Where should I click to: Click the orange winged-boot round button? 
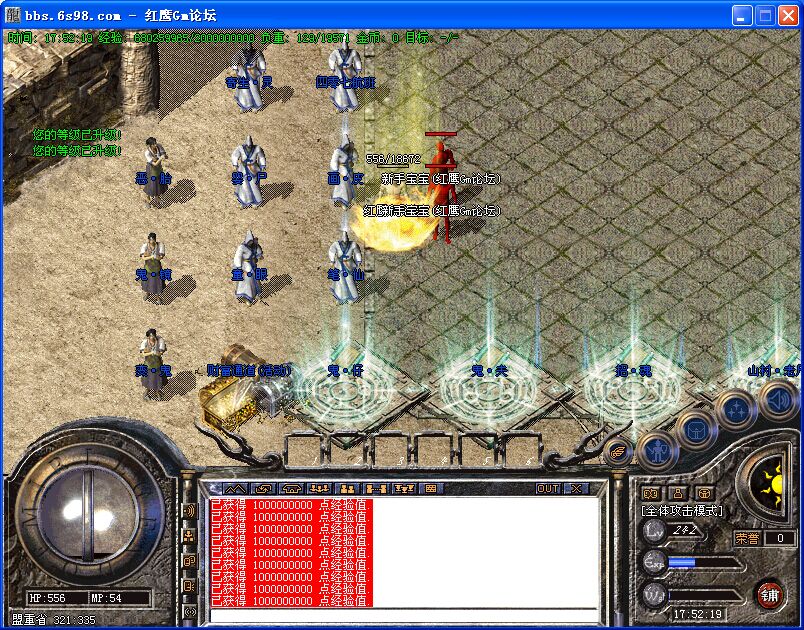click(x=619, y=451)
